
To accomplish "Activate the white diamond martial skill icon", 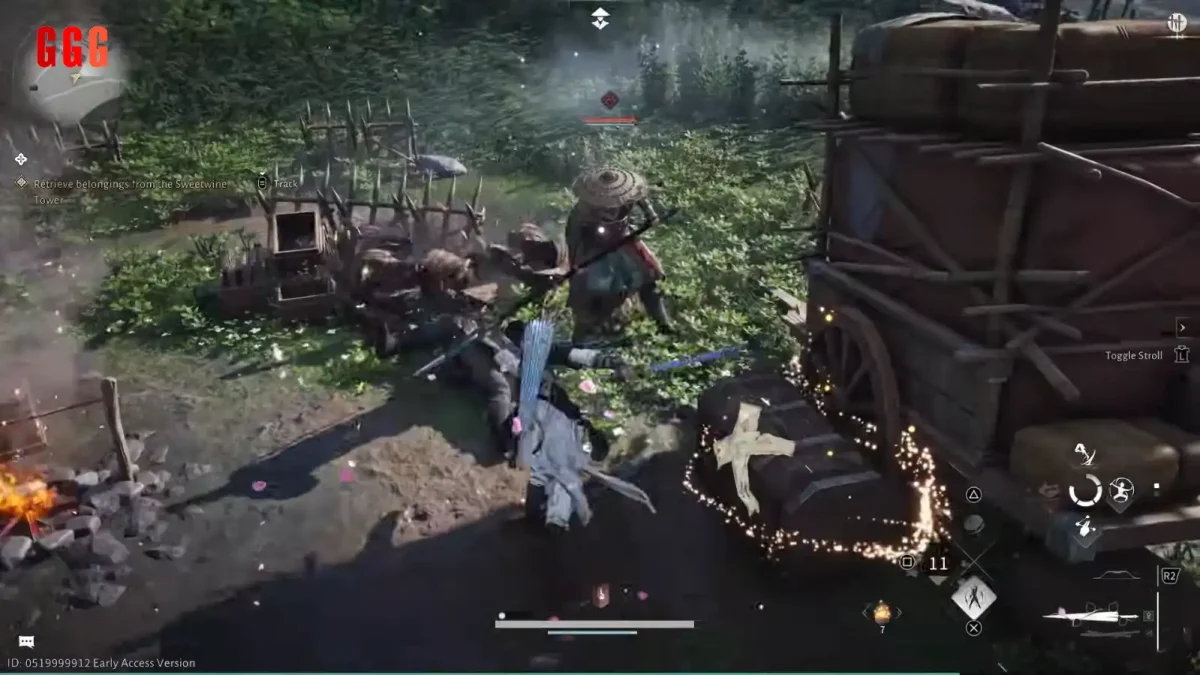I will tap(973, 597).
